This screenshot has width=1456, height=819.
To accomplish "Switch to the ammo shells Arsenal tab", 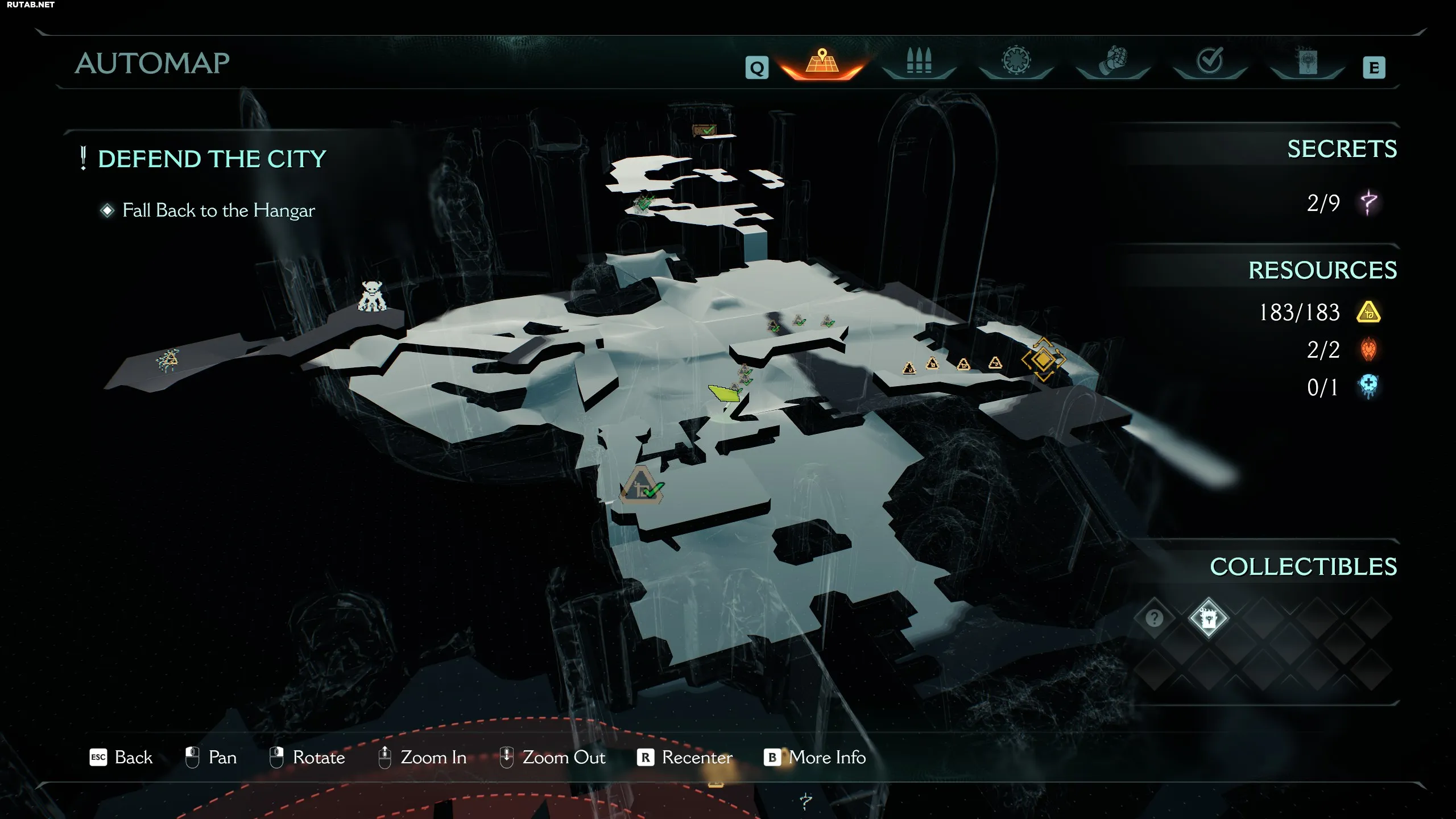I will [919, 61].
